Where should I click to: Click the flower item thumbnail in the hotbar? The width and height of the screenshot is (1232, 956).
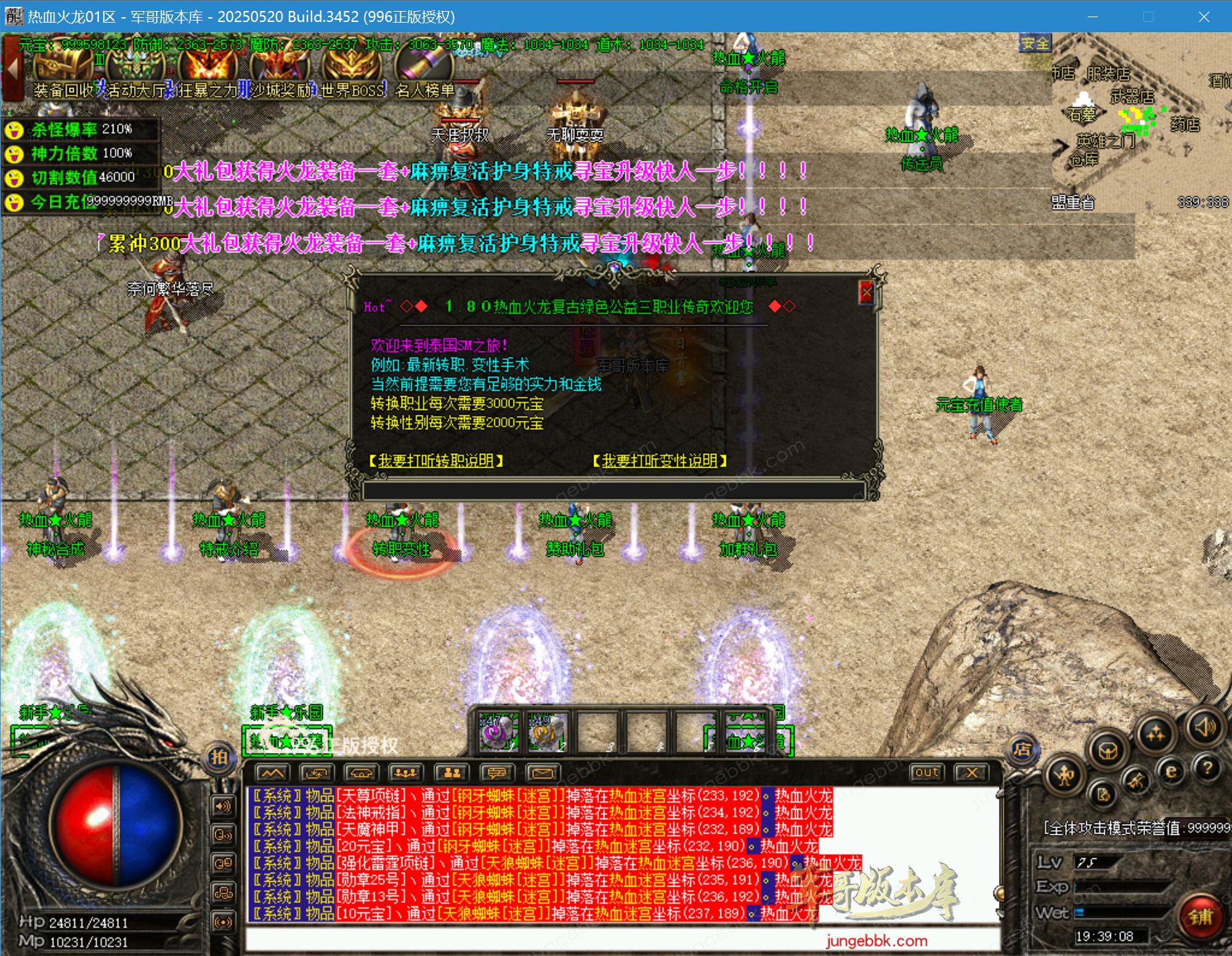coord(500,731)
